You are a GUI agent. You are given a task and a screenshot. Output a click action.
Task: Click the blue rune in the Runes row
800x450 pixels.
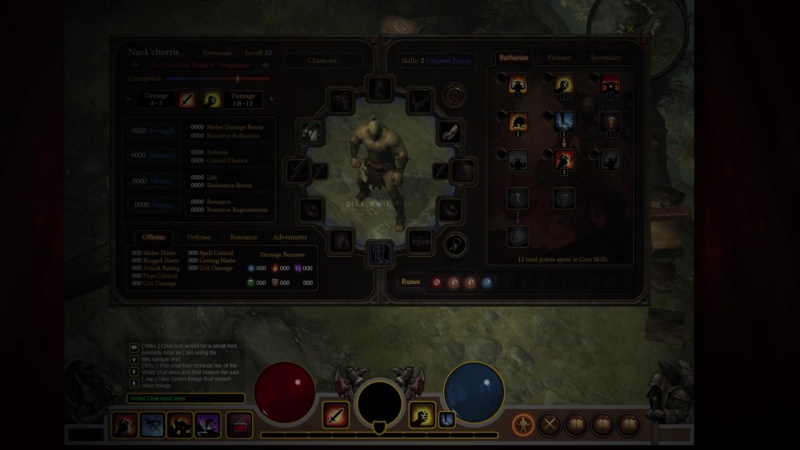[x=487, y=282]
